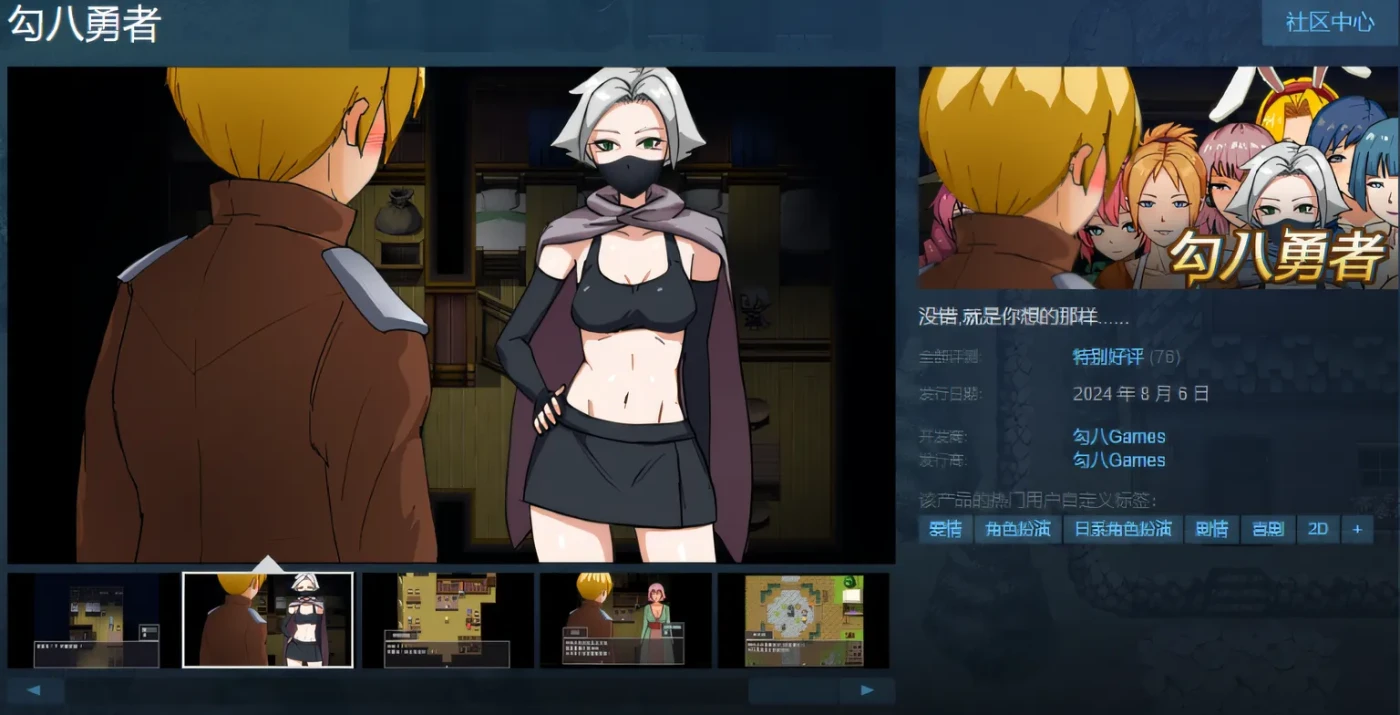Image resolution: width=1400 pixels, height=715 pixels.
Task: Select the 日系角色扮演 tag
Action: [x=1123, y=529]
